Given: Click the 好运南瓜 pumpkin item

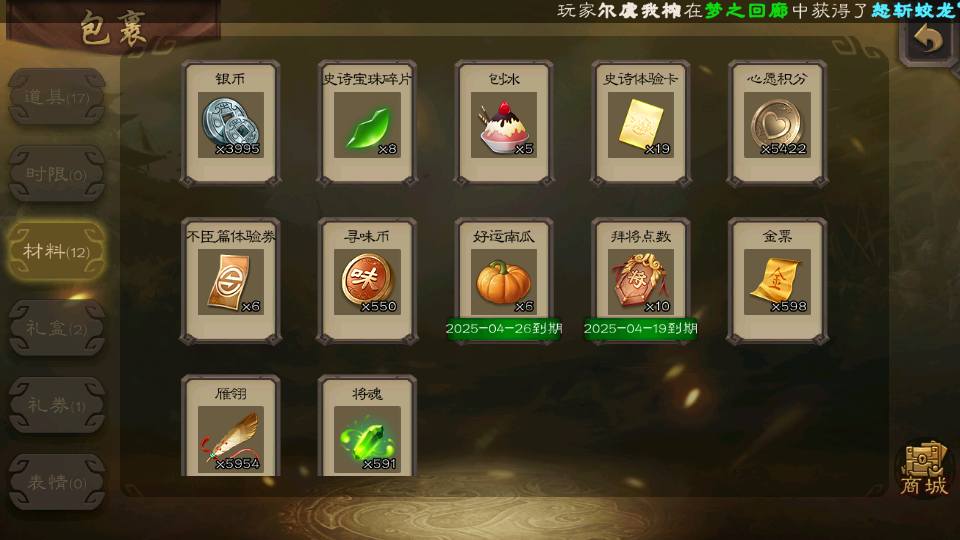Looking at the screenshot, I should tap(503, 281).
